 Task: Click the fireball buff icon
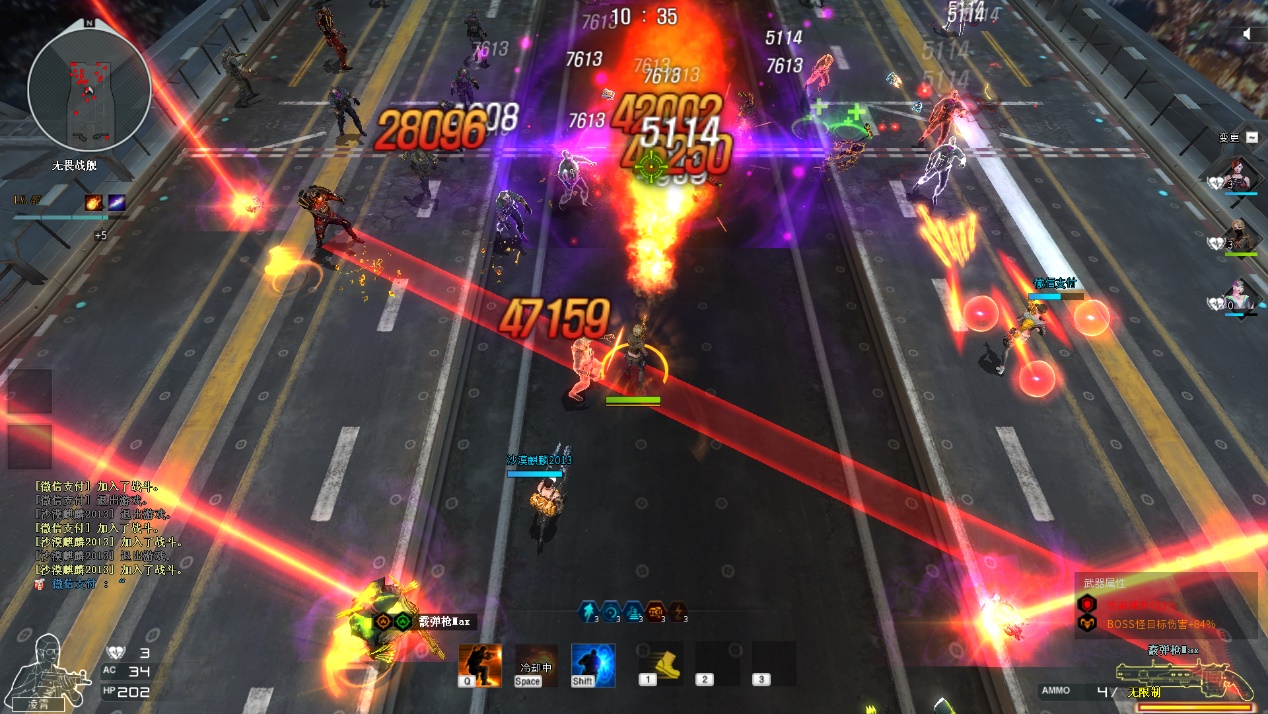pyautogui.click(x=94, y=203)
